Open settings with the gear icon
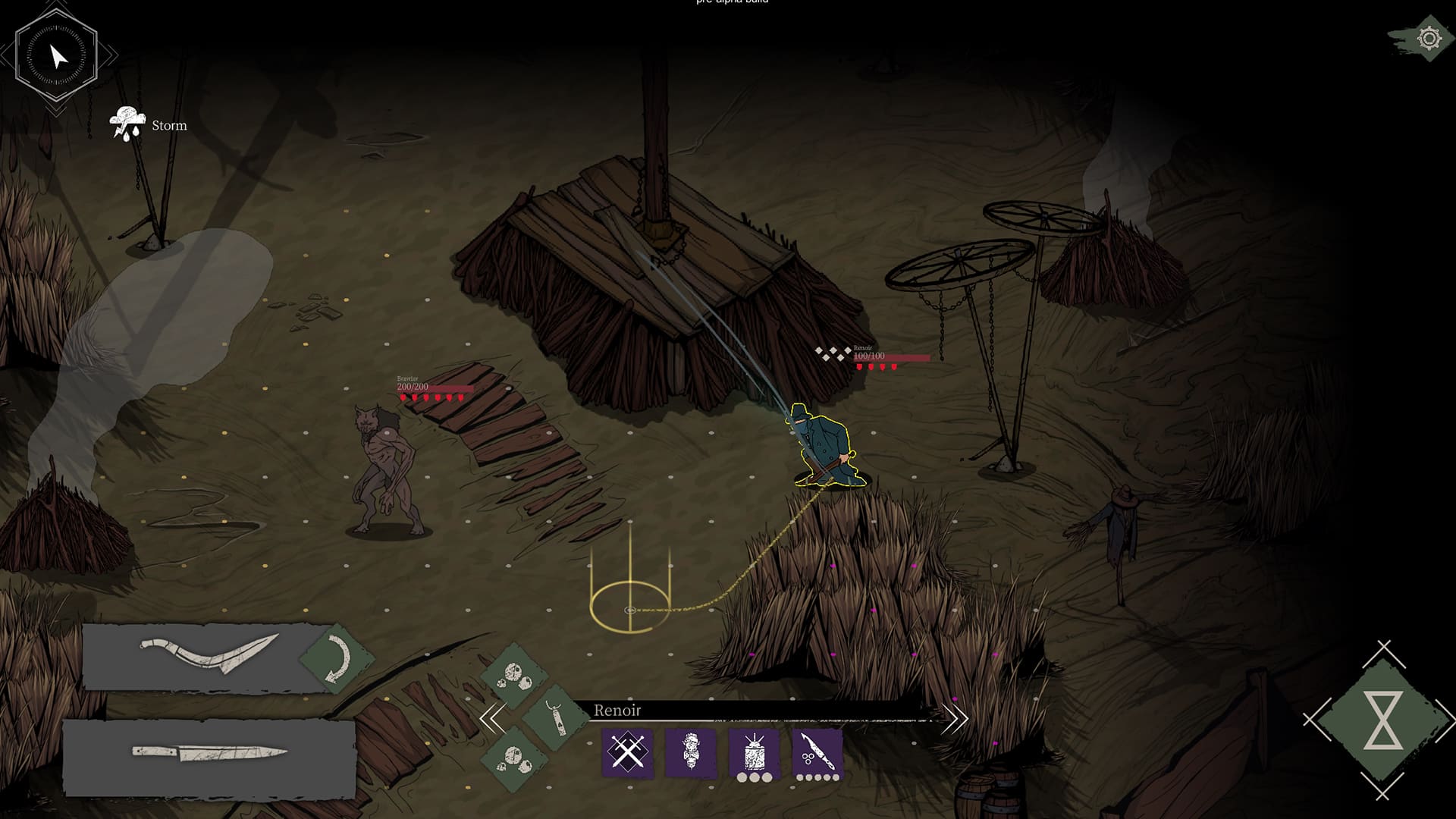Viewport: 1456px width, 819px height. [x=1429, y=38]
